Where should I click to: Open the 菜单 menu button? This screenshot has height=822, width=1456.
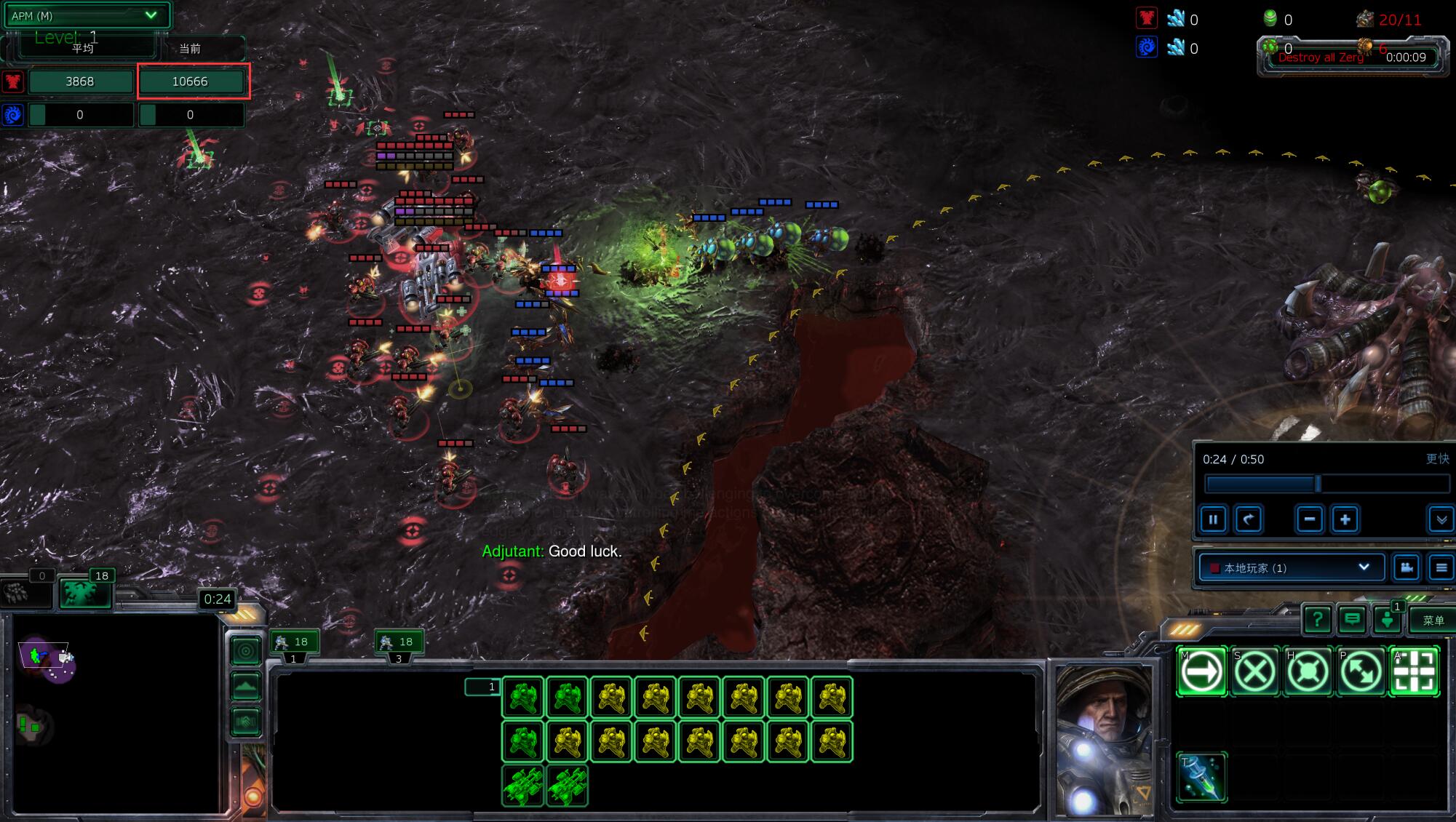pyautogui.click(x=1433, y=620)
